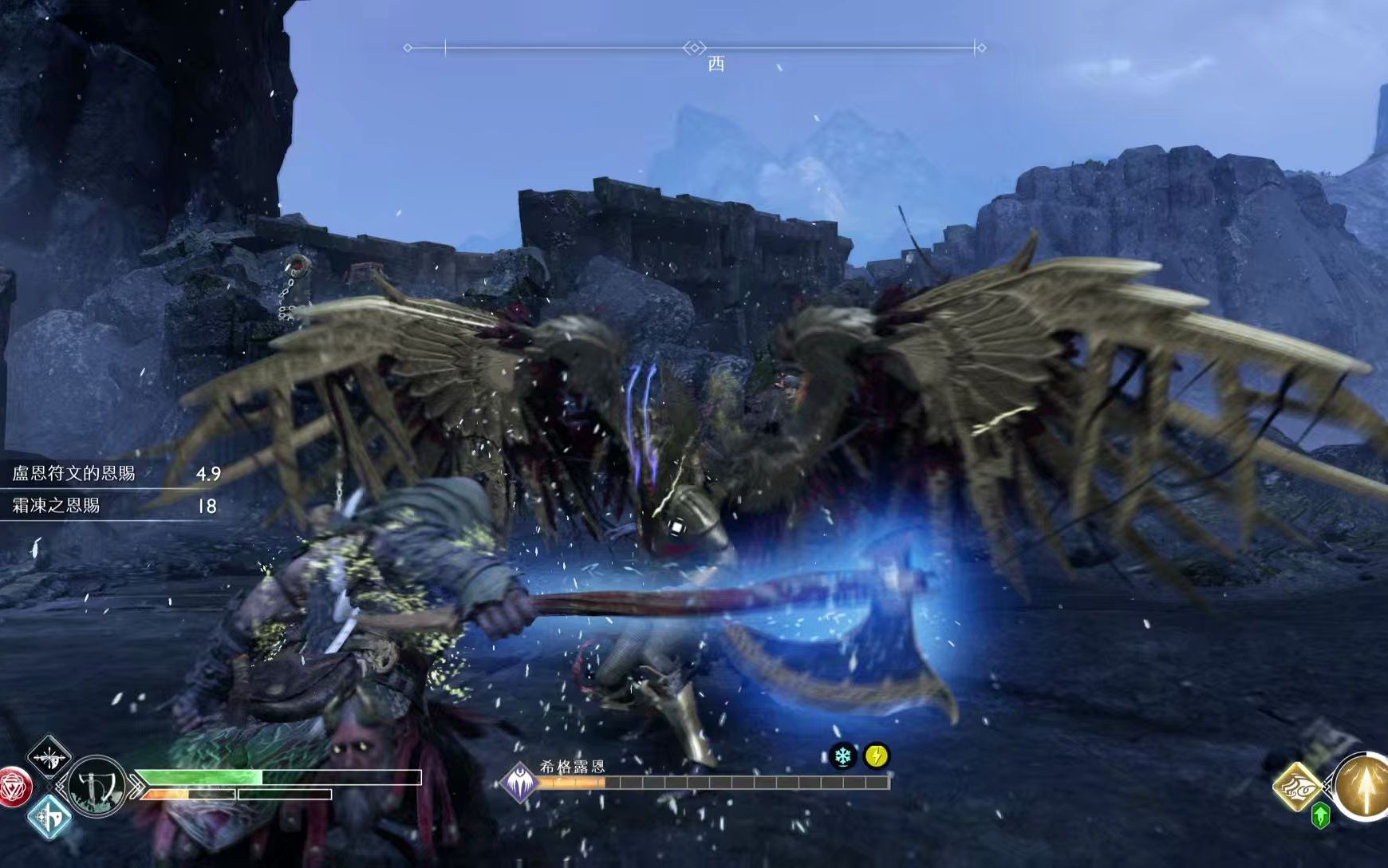The image size is (1388, 868).
Task: Click the purple Valkyrie boss emblem
Action: pos(520,781)
